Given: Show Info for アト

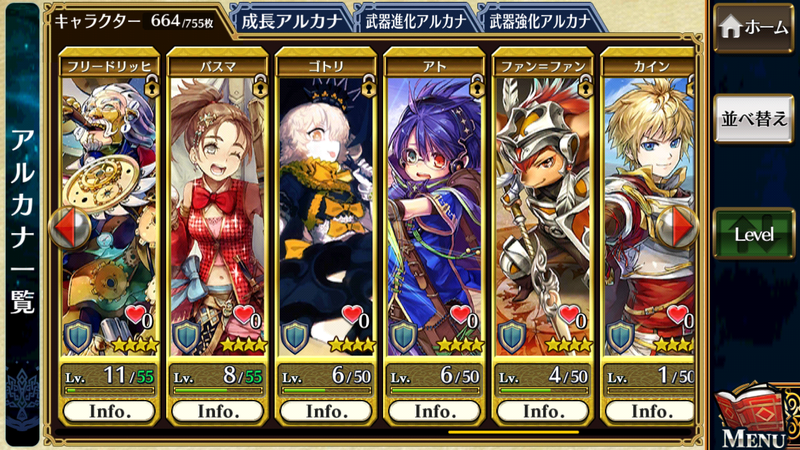Looking at the screenshot, I should click(435, 411).
